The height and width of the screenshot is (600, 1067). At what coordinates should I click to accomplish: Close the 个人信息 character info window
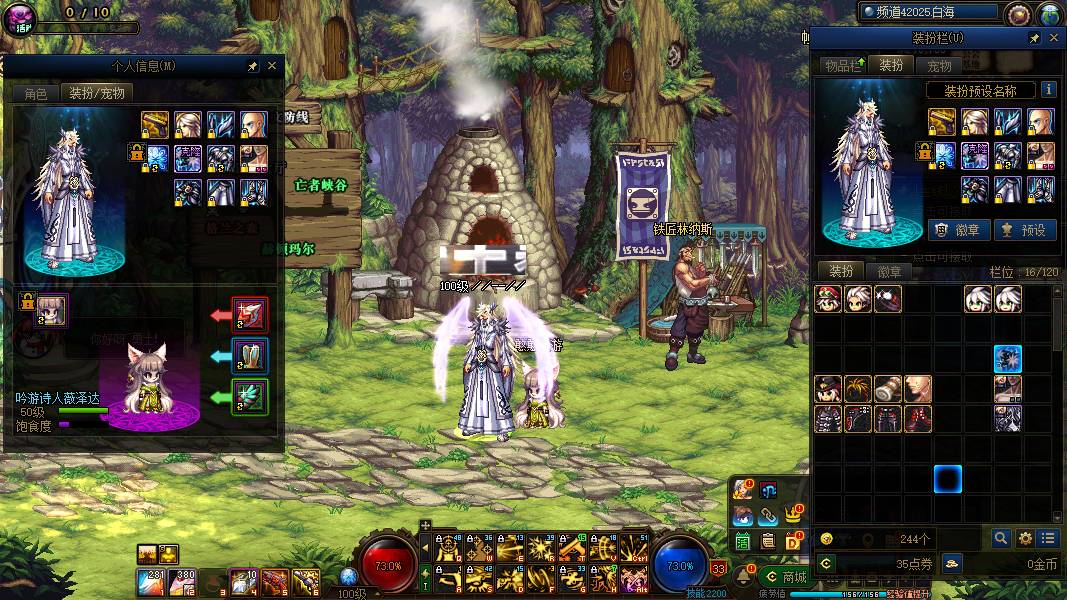tap(272, 66)
